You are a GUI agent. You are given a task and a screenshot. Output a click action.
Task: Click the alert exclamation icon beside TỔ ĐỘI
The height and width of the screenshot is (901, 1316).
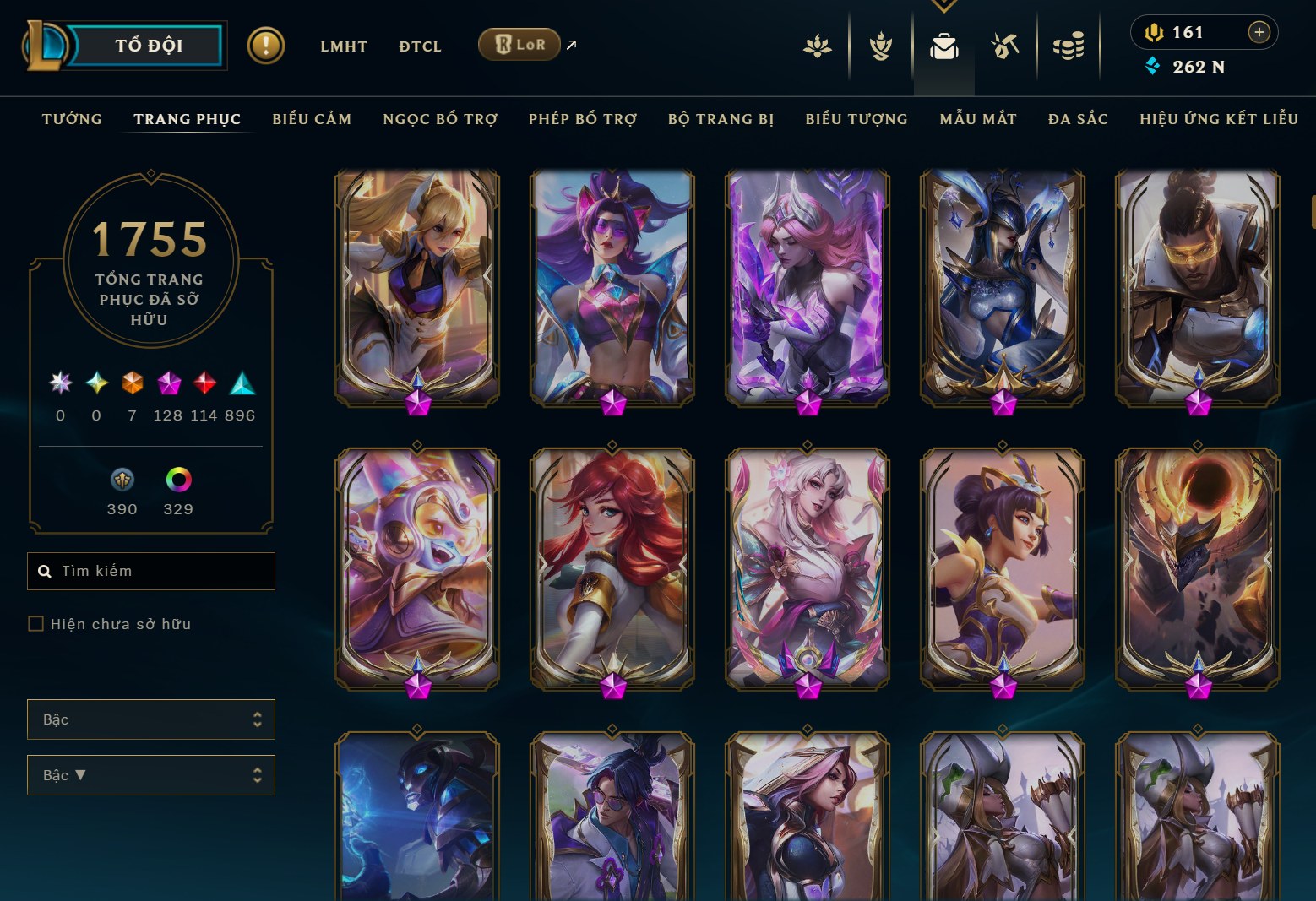267,46
